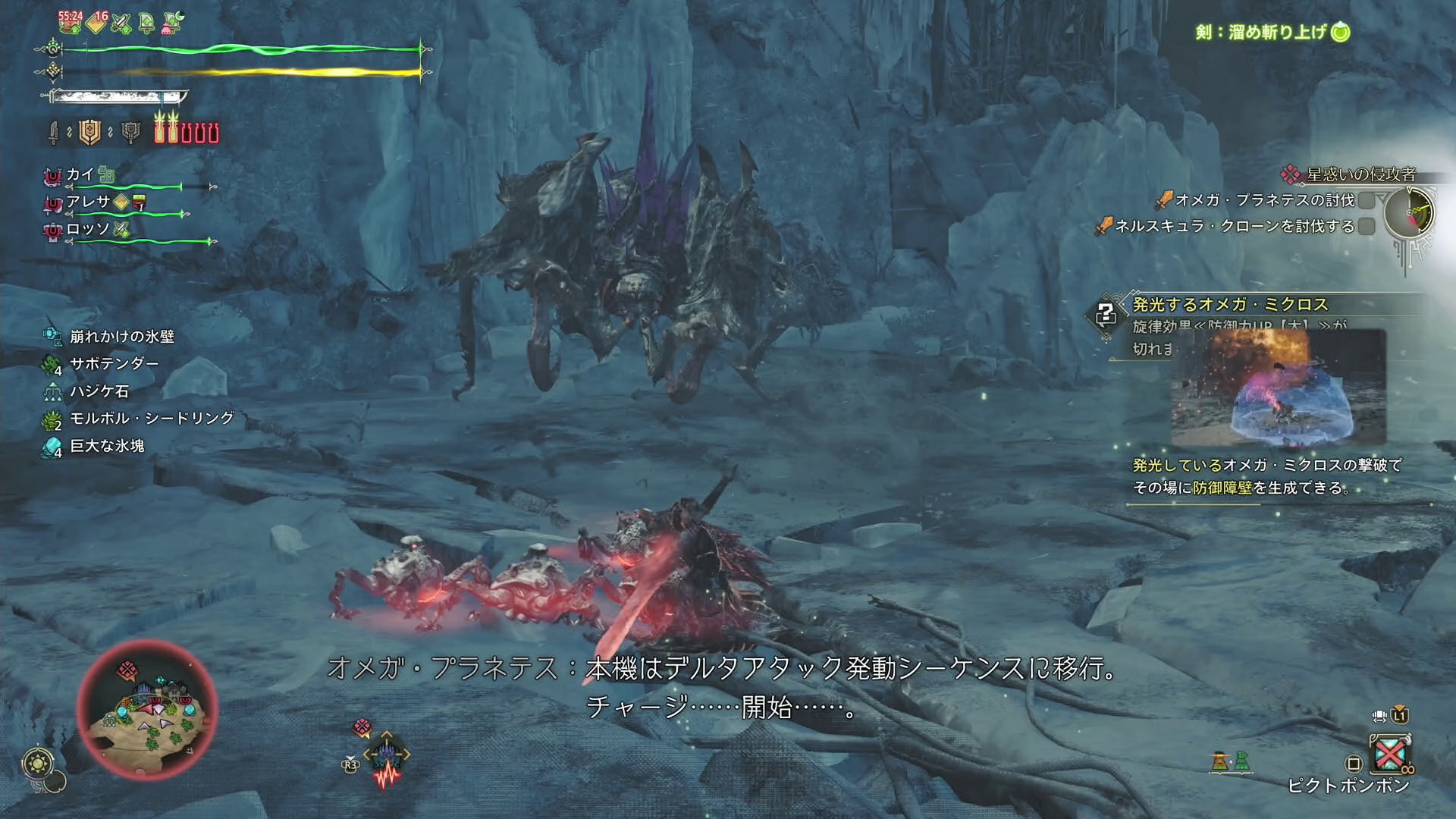Click the sword phial charge gauge
This screenshot has width=1456, height=819.
pos(187,129)
